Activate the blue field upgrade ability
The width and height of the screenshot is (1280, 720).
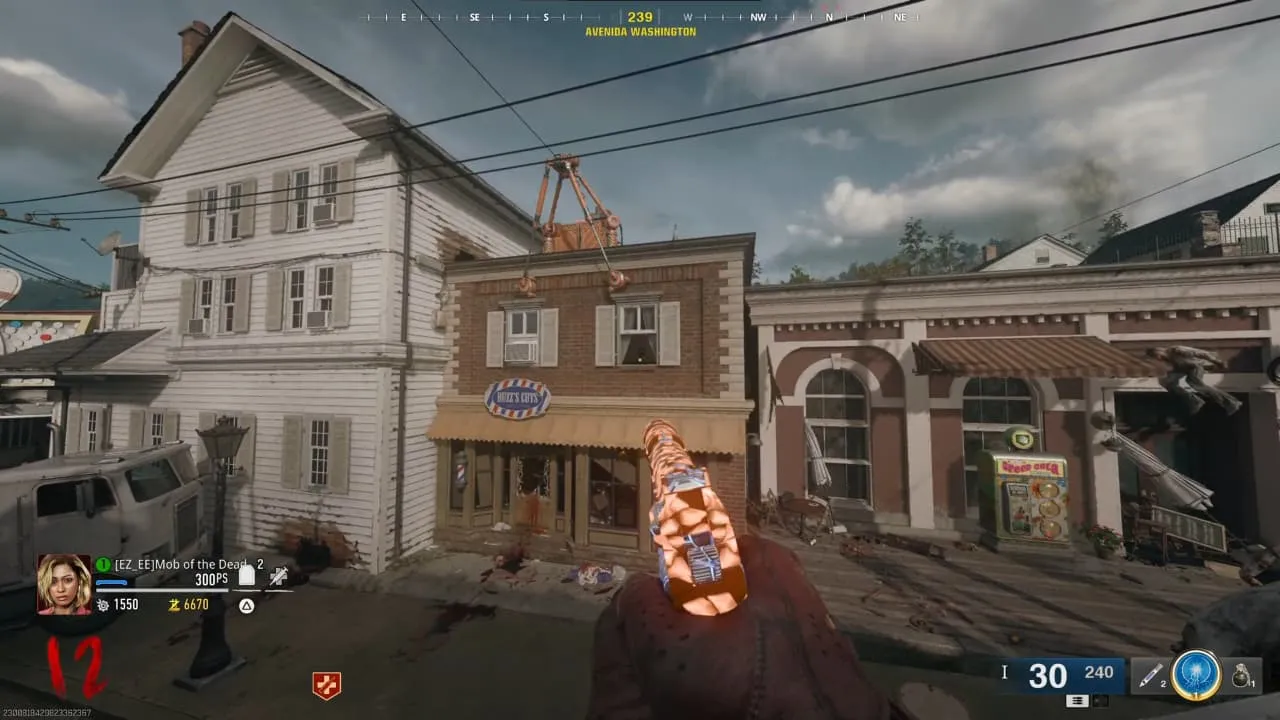pos(1196,676)
